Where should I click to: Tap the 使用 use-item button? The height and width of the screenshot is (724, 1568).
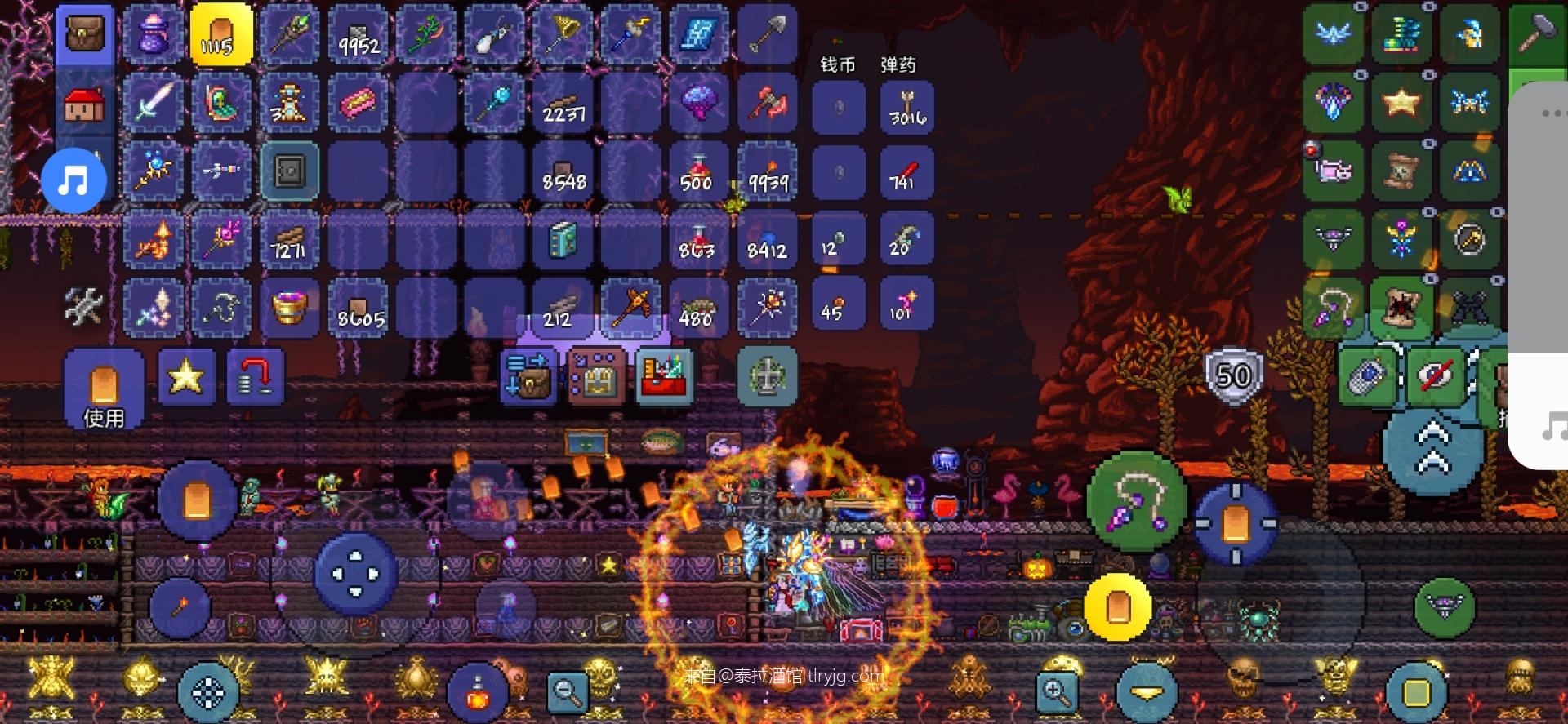104,389
